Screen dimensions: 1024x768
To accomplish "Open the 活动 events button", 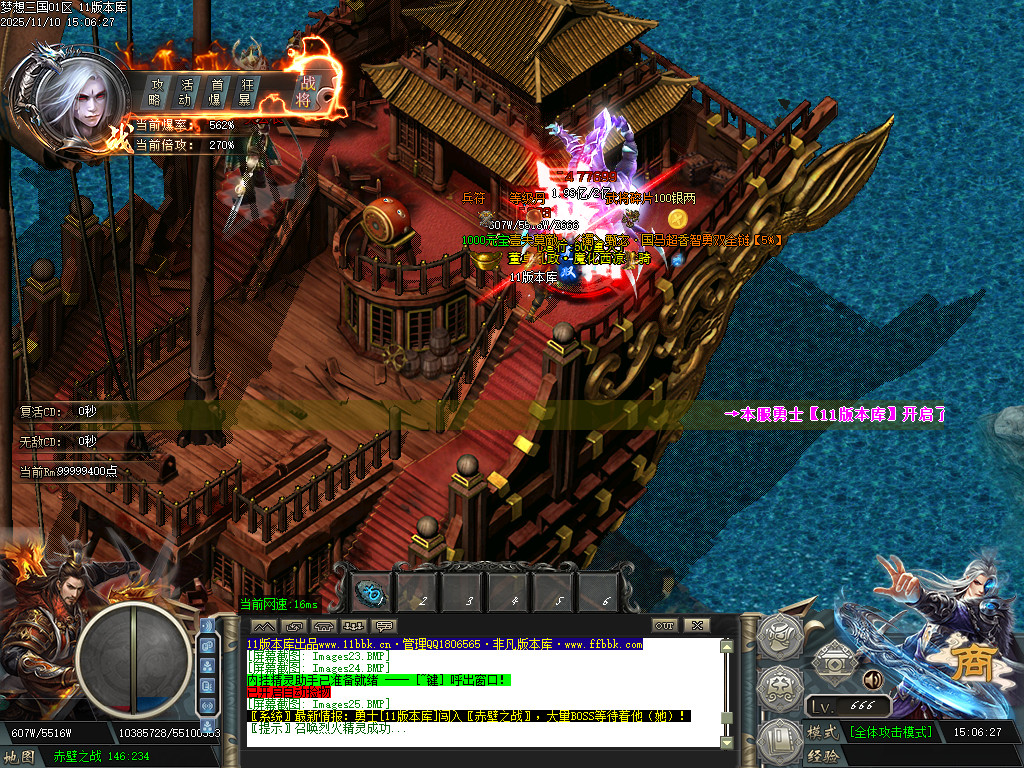I will 186,92.
